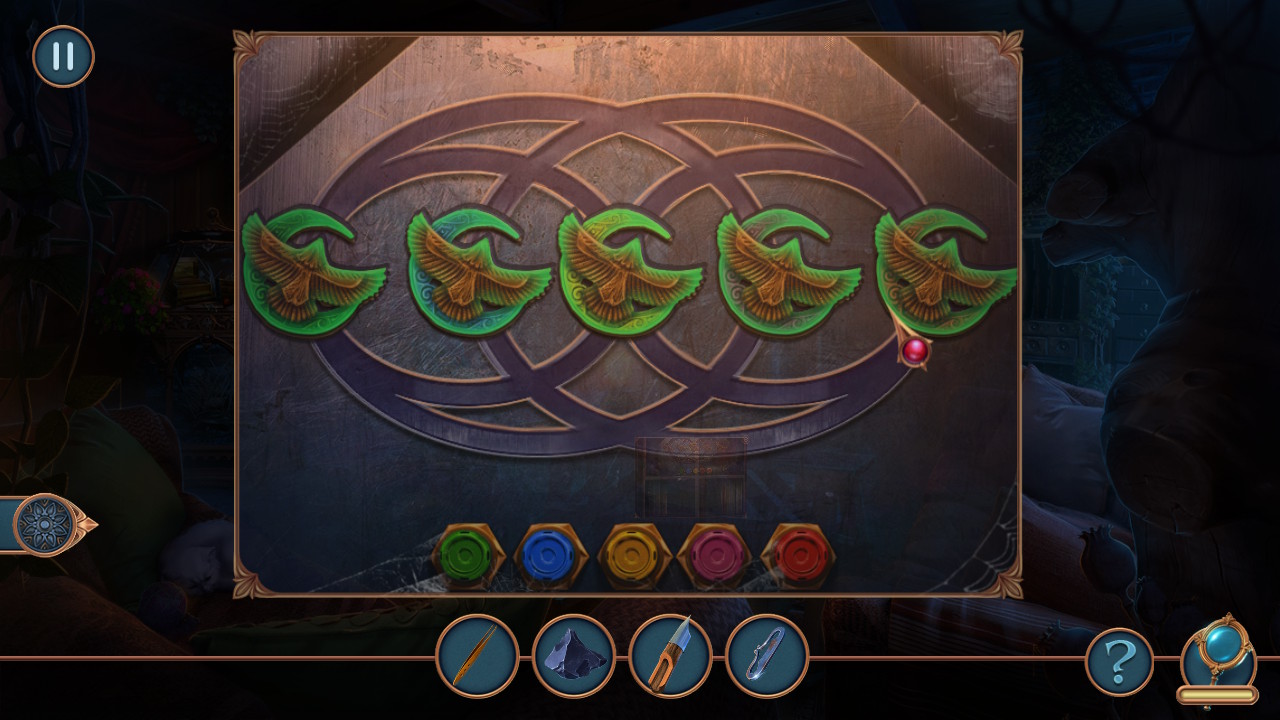This screenshot has width=1280, height=720.
Task: Click the red gem marker on the fifth bird
Action: tap(916, 351)
